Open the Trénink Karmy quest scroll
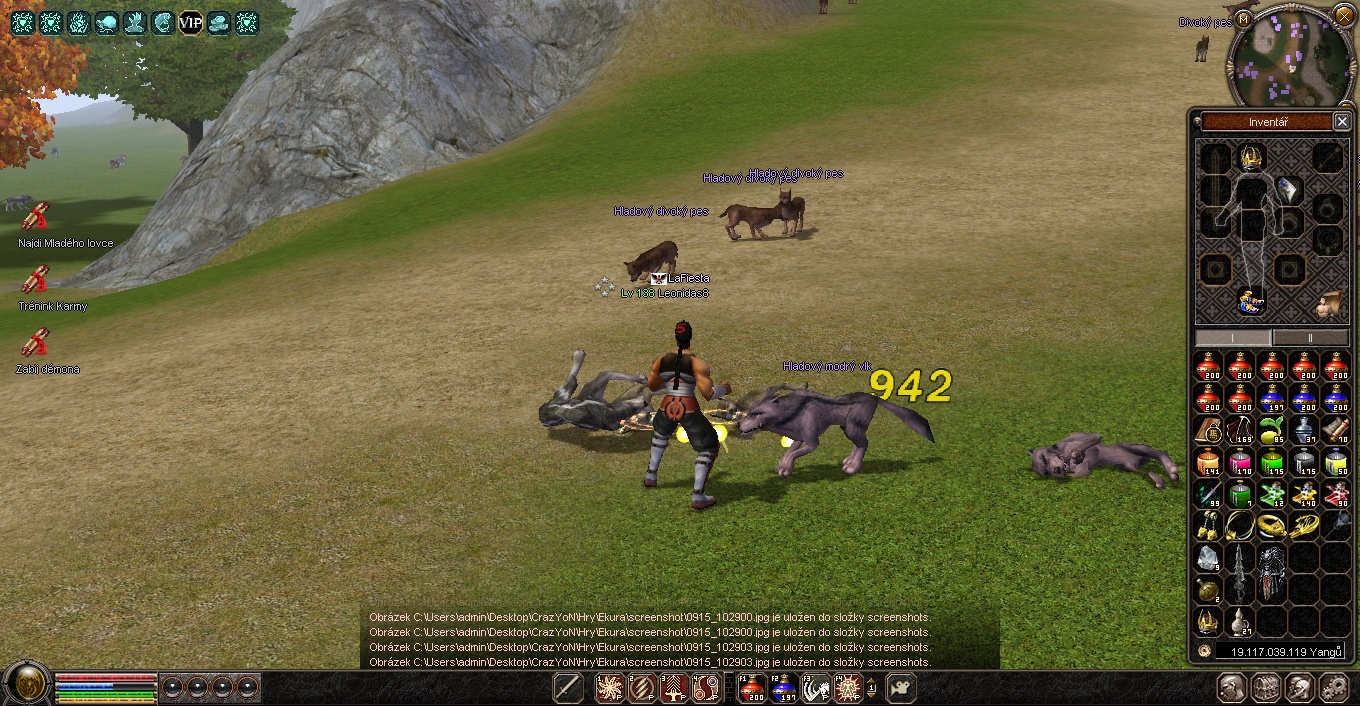1360x706 pixels. [36, 280]
